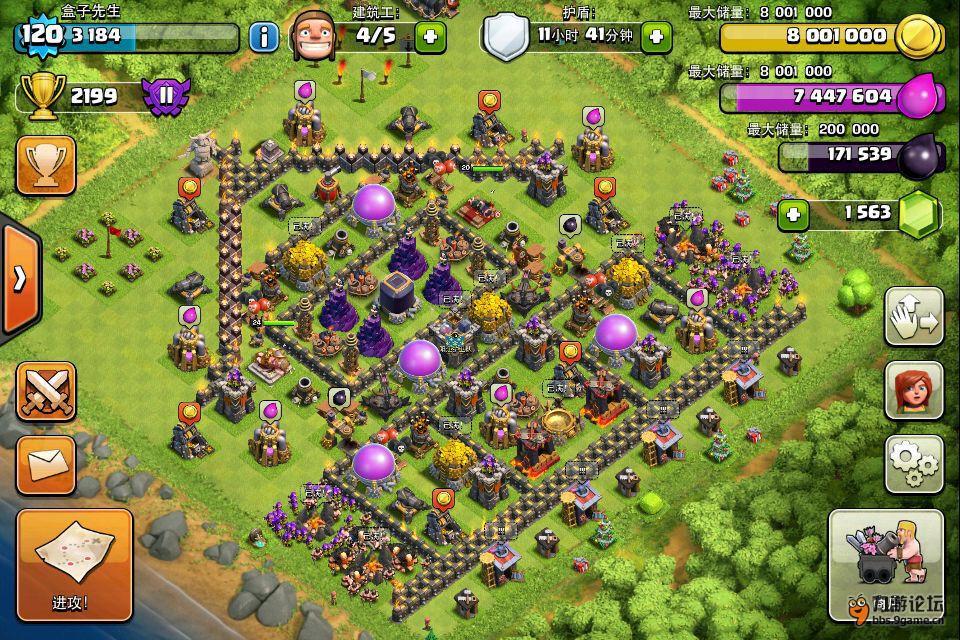Add a builder with the plus button

tap(431, 37)
